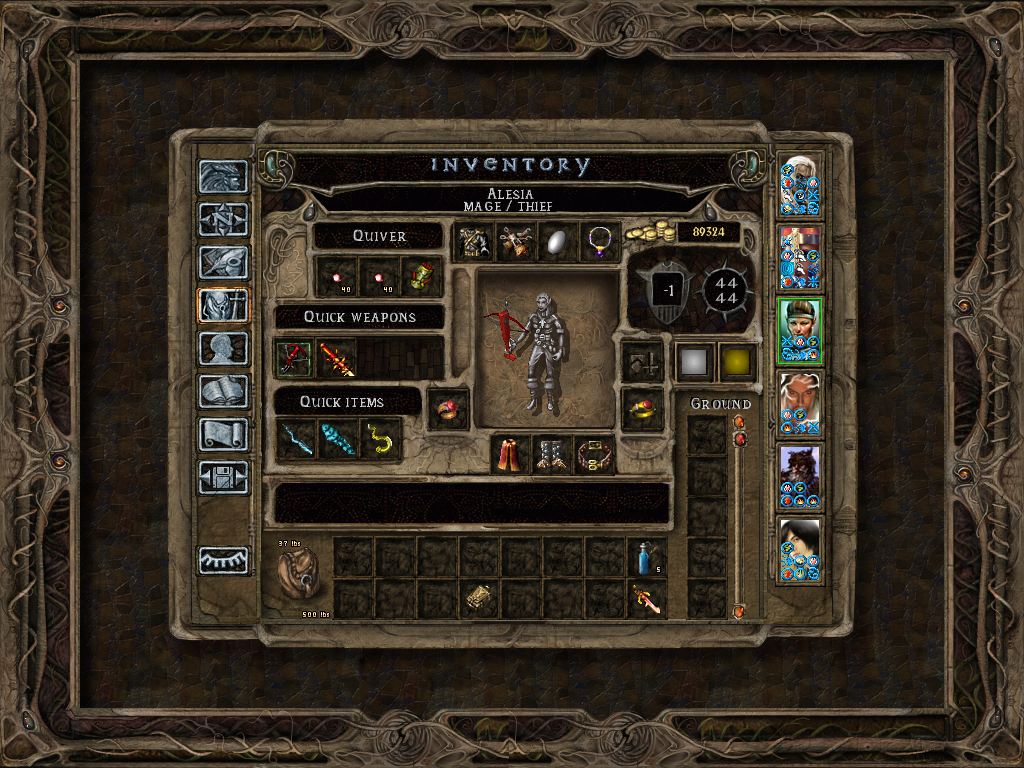Open the character record bust button
This screenshot has width=1024, height=768.
click(x=223, y=349)
